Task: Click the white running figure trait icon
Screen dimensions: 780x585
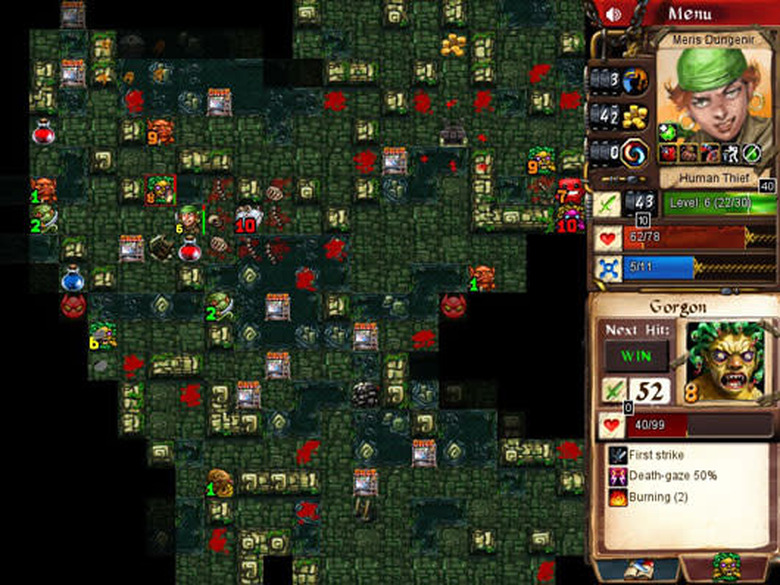Action: tap(730, 152)
